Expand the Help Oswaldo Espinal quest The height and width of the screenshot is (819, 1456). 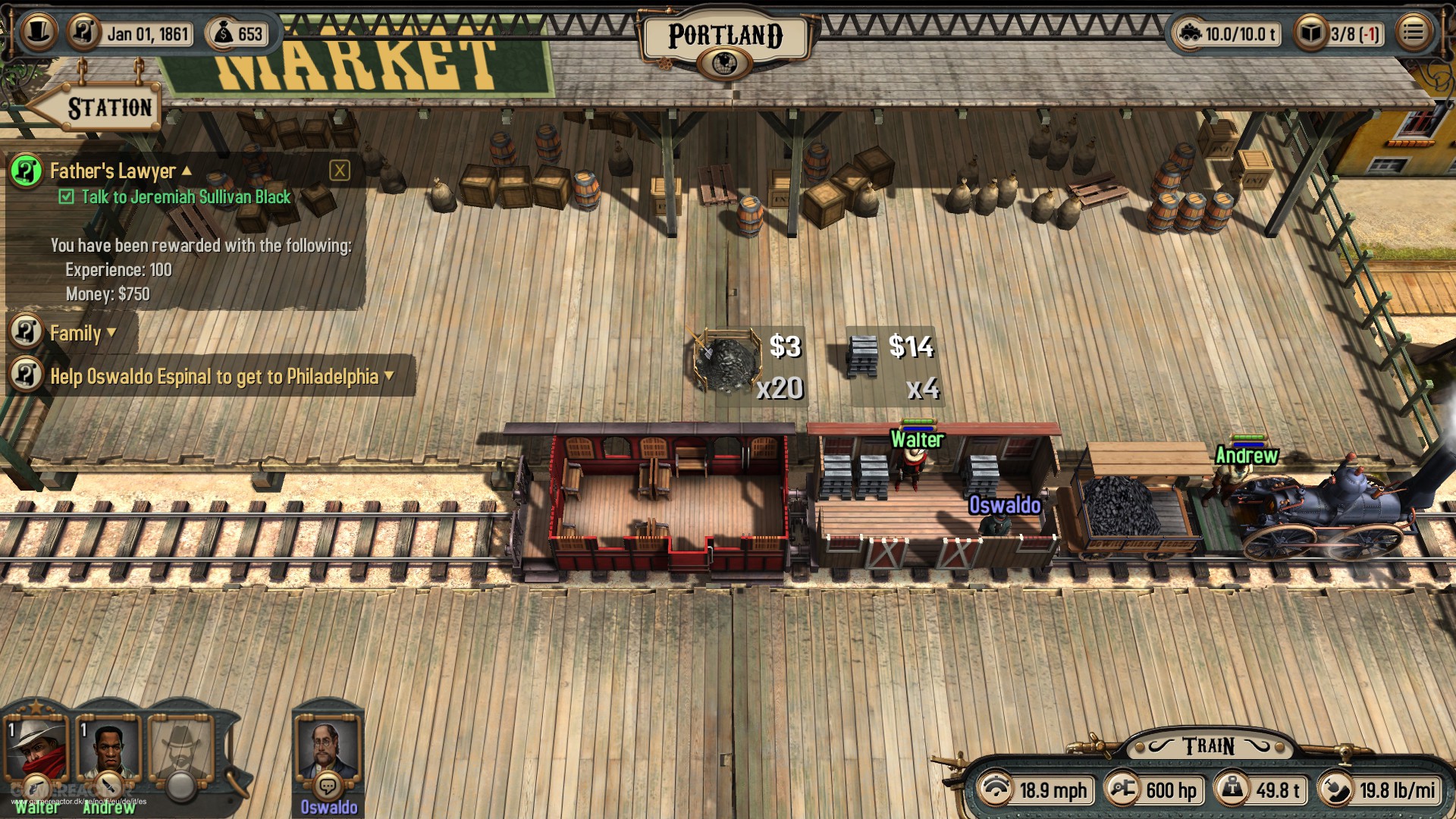coord(389,376)
